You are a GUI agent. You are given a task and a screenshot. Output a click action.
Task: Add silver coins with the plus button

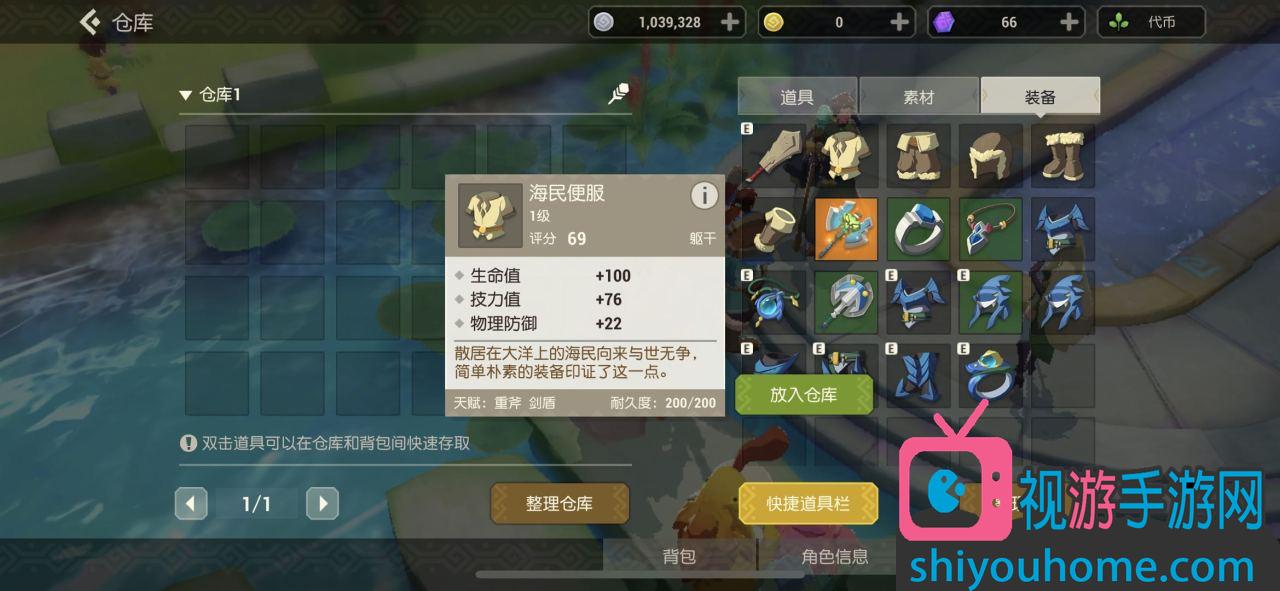(731, 22)
